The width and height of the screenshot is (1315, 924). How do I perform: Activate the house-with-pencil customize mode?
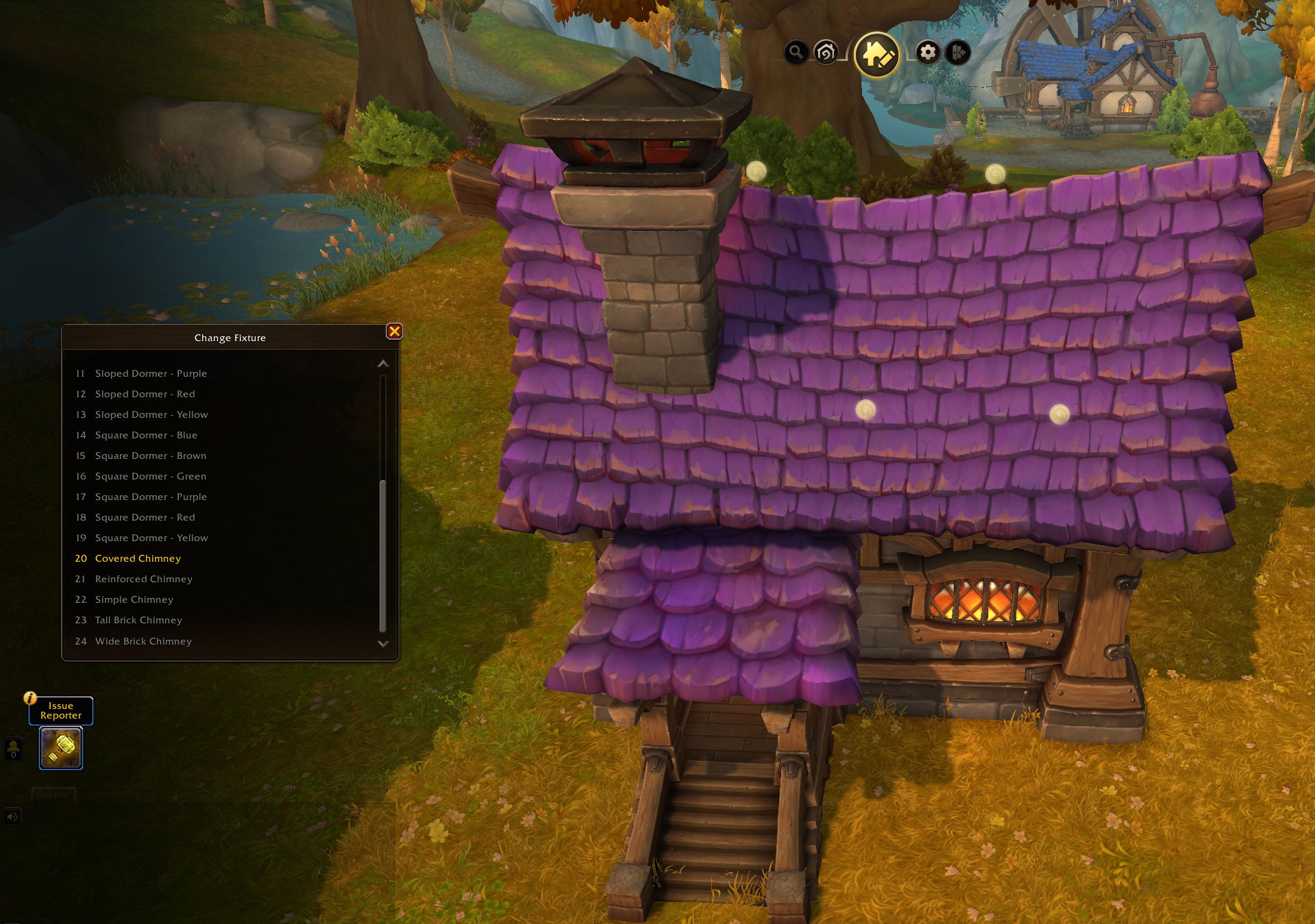(x=876, y=54)
